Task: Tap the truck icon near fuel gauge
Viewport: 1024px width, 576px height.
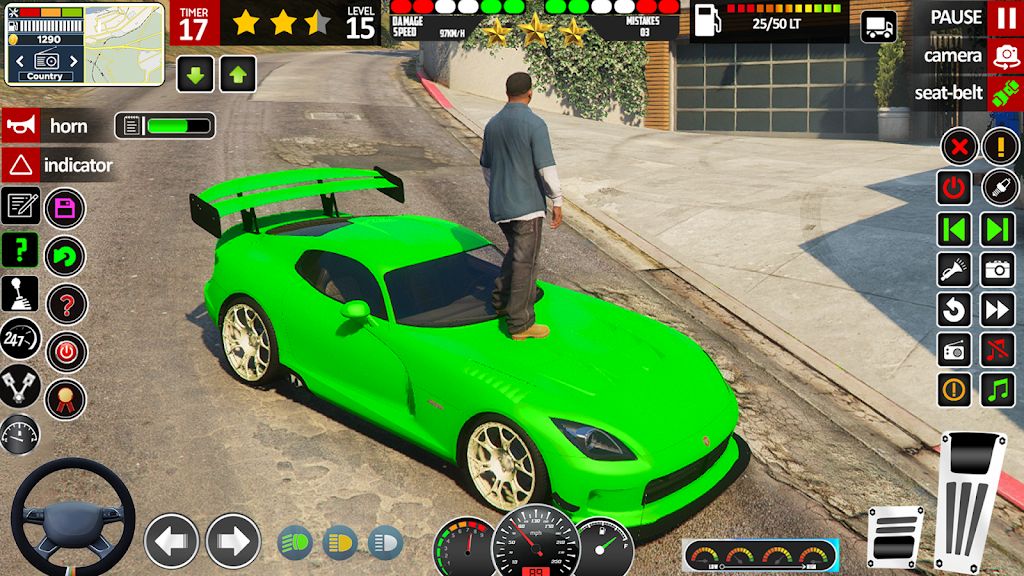Action: coord(878,27)
